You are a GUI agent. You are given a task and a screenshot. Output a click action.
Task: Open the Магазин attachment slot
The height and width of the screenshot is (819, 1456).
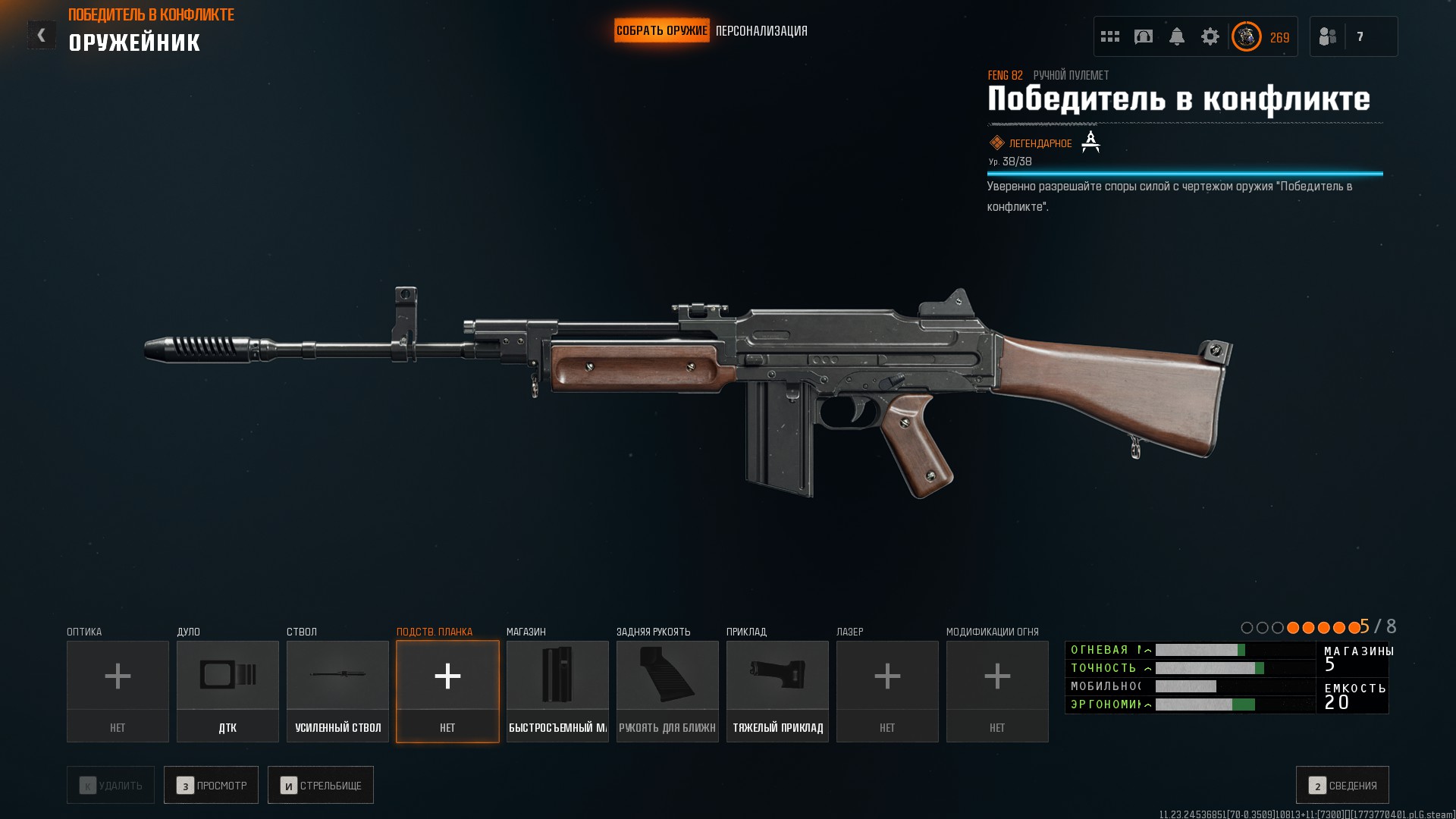tap(557, 691)
